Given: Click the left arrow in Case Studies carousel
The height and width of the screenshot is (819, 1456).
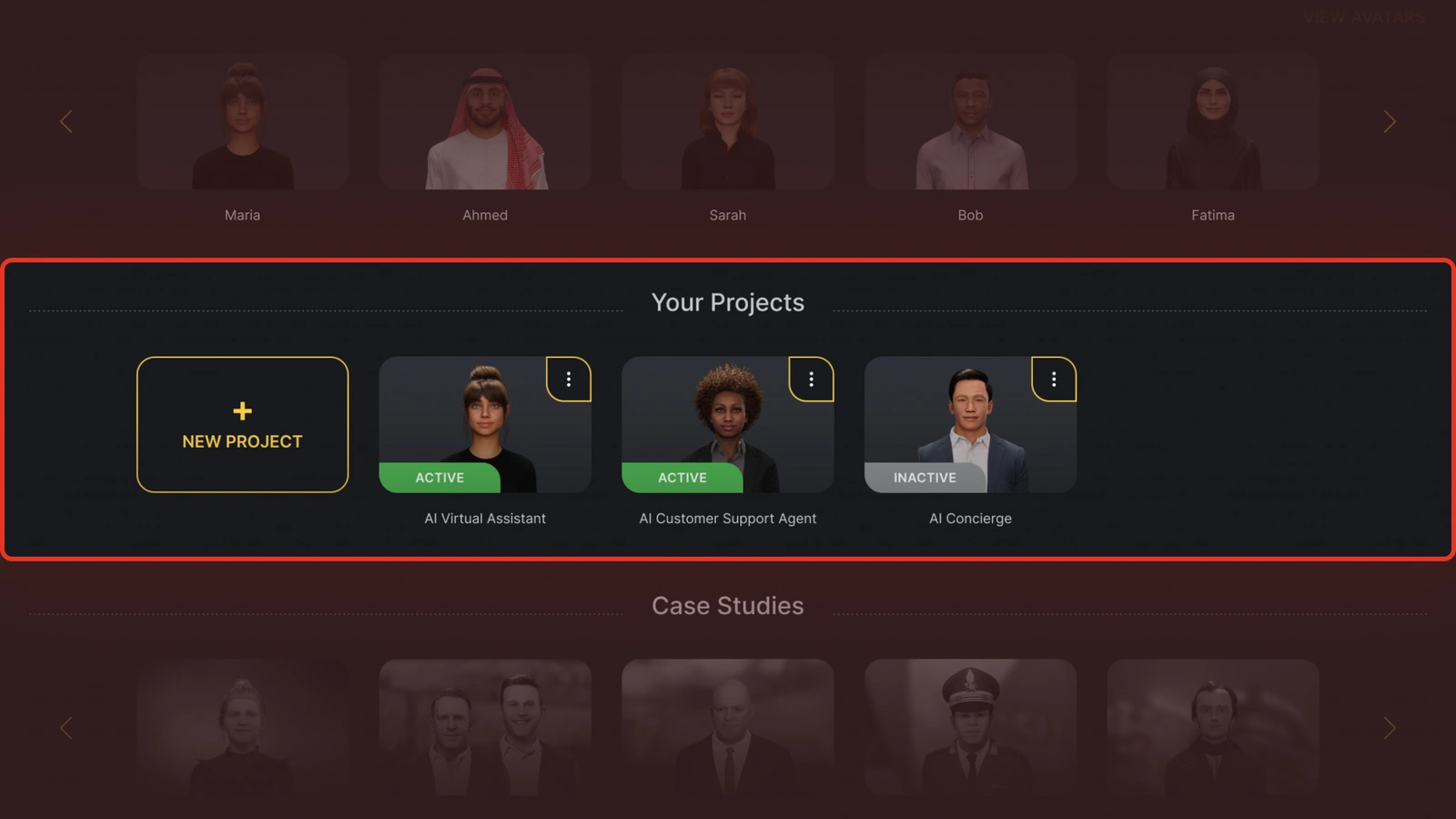Looking at the screenshot, I should [66, 728].
